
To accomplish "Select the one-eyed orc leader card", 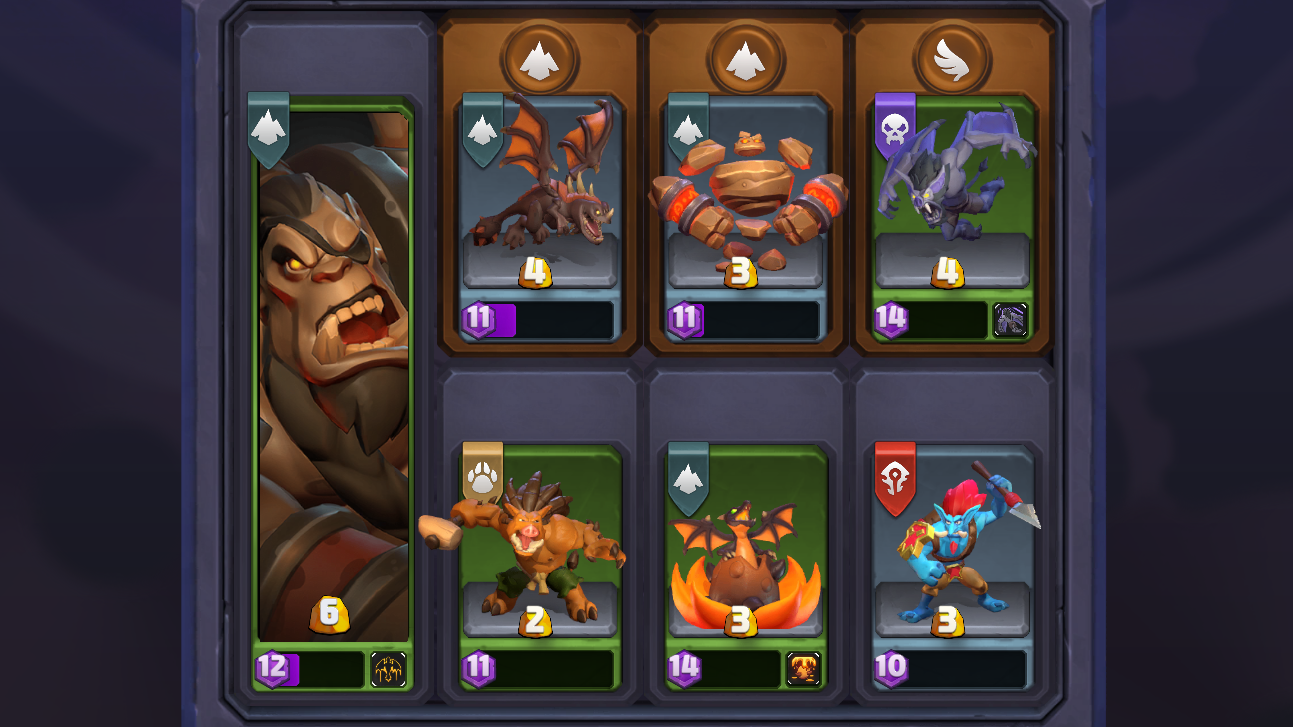I will tap(333, 380).
